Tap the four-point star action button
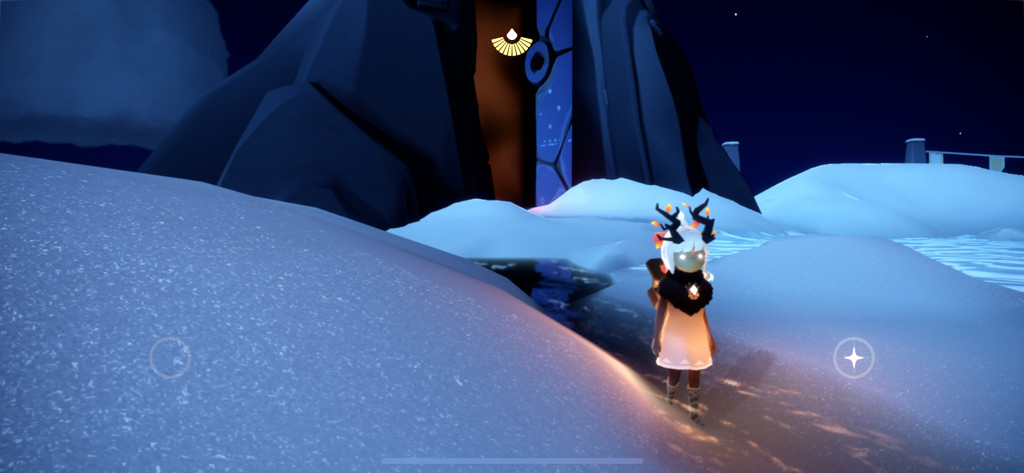The width and height of the screenshot is (1024, 473). click(x=853, y=358)
